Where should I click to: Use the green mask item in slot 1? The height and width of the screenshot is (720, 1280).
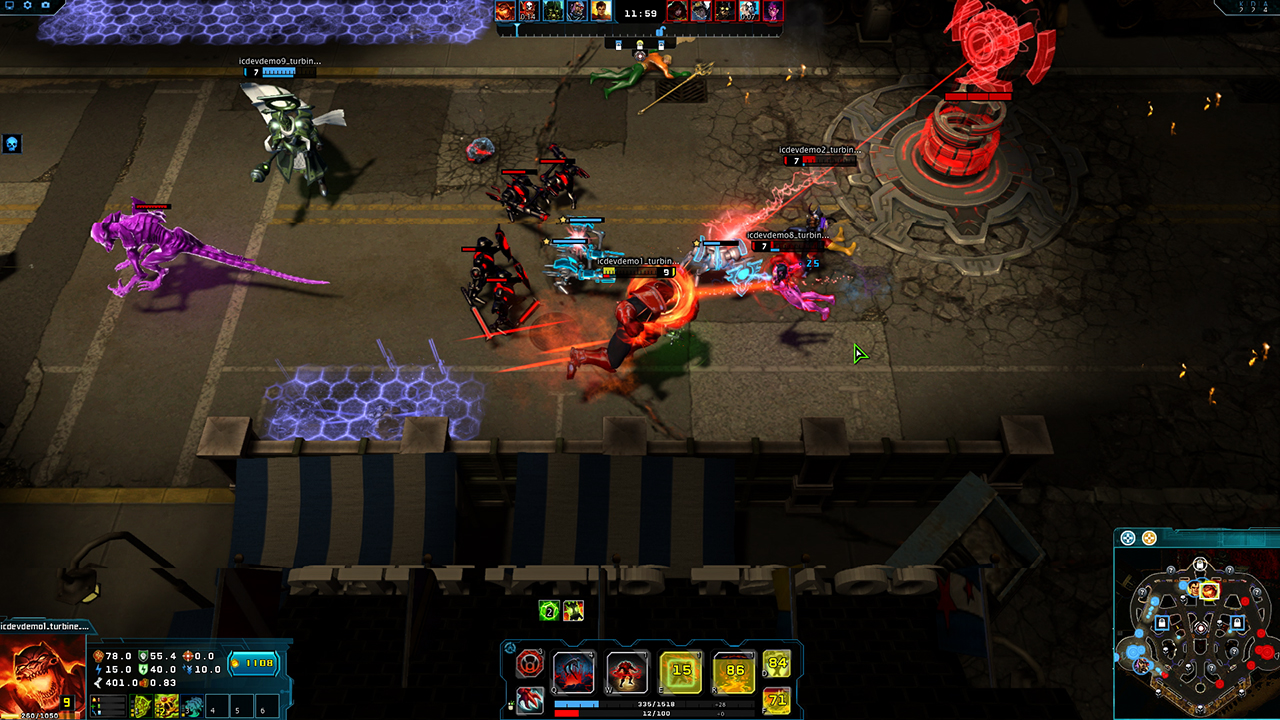tap(141, 706)
